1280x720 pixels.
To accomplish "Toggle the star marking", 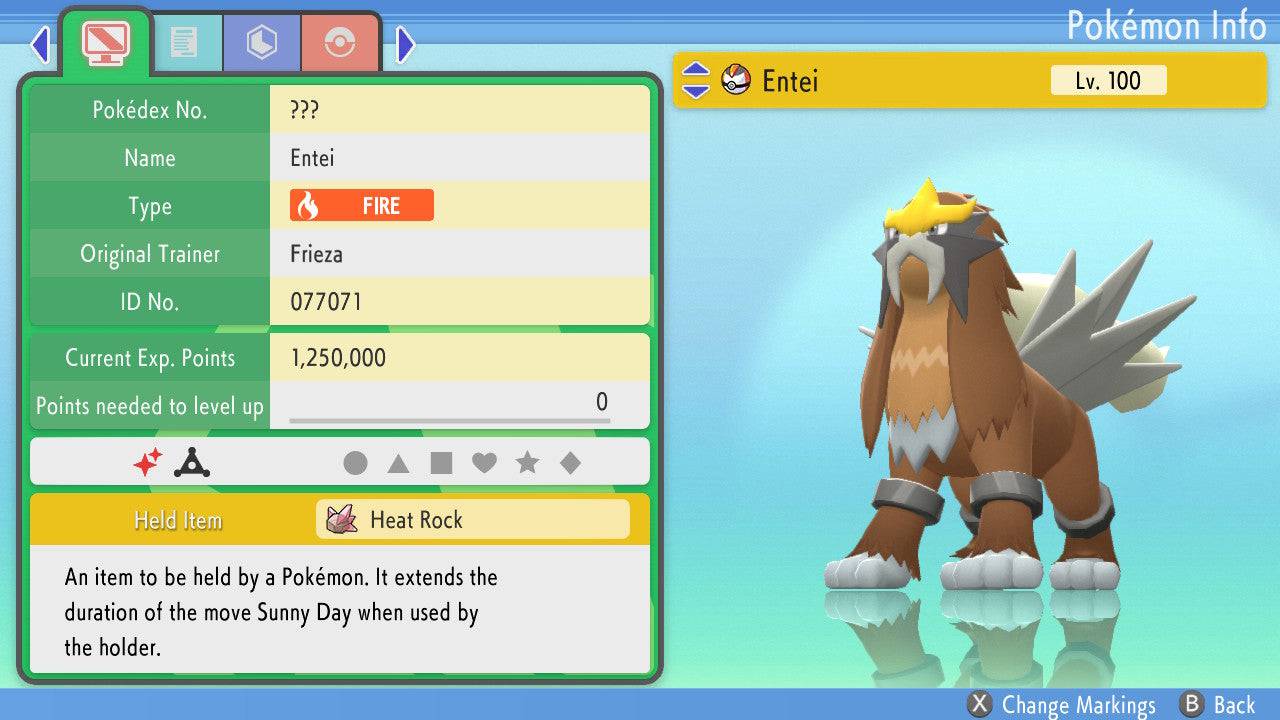I will pyautogui.click(x=527, y=463).
